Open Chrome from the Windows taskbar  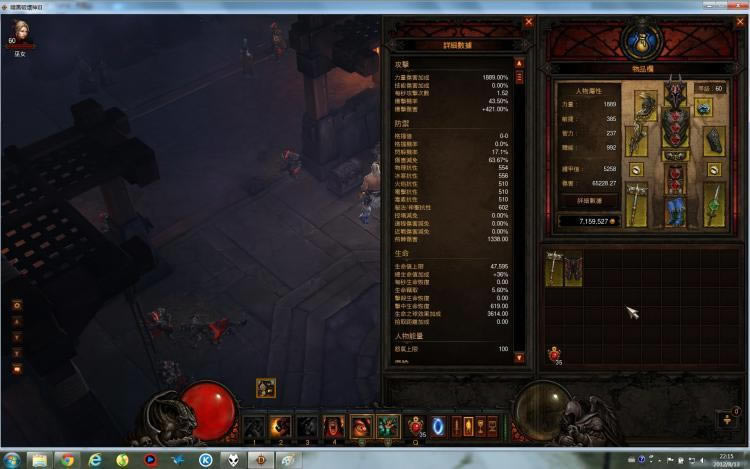(66, 460)
